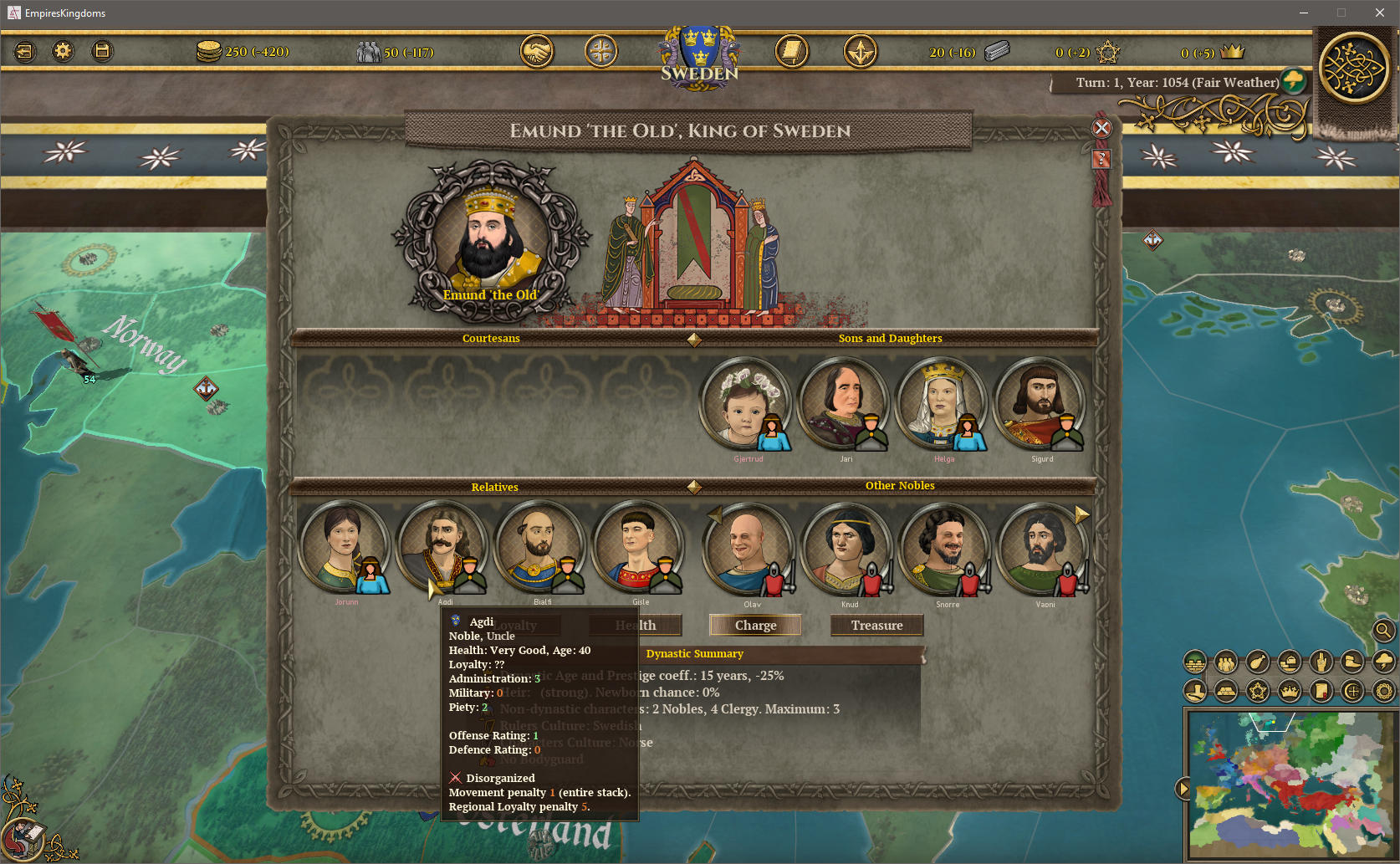1400x864 pixels.
Task: Open the gear settings icon
Action: [x=63, y=52]
